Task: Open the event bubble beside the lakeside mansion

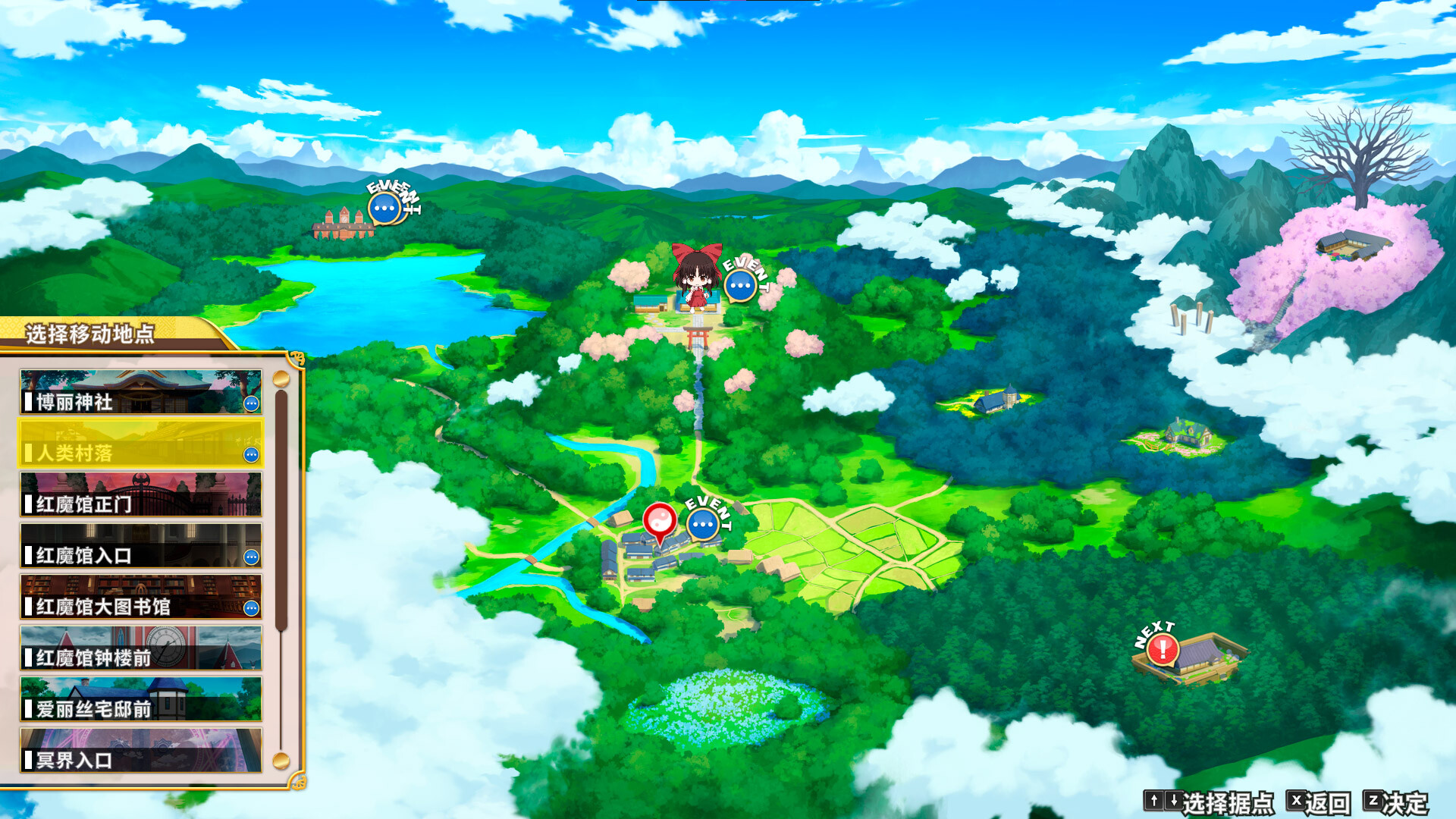Action: [384, 209]
